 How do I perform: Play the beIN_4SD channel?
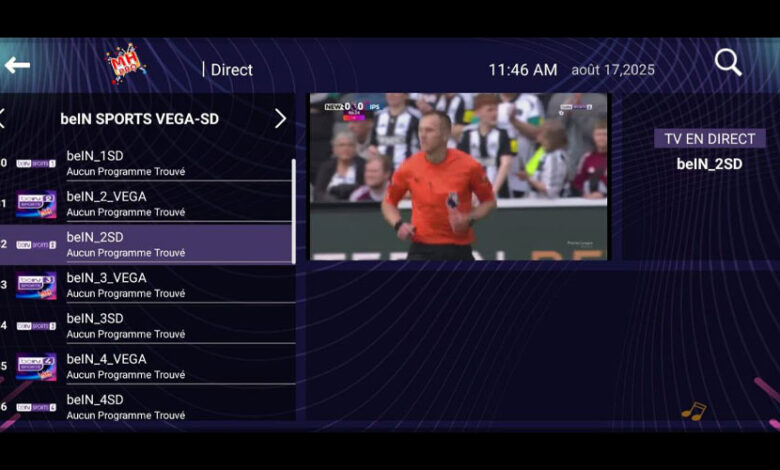[x=150, y=406]
